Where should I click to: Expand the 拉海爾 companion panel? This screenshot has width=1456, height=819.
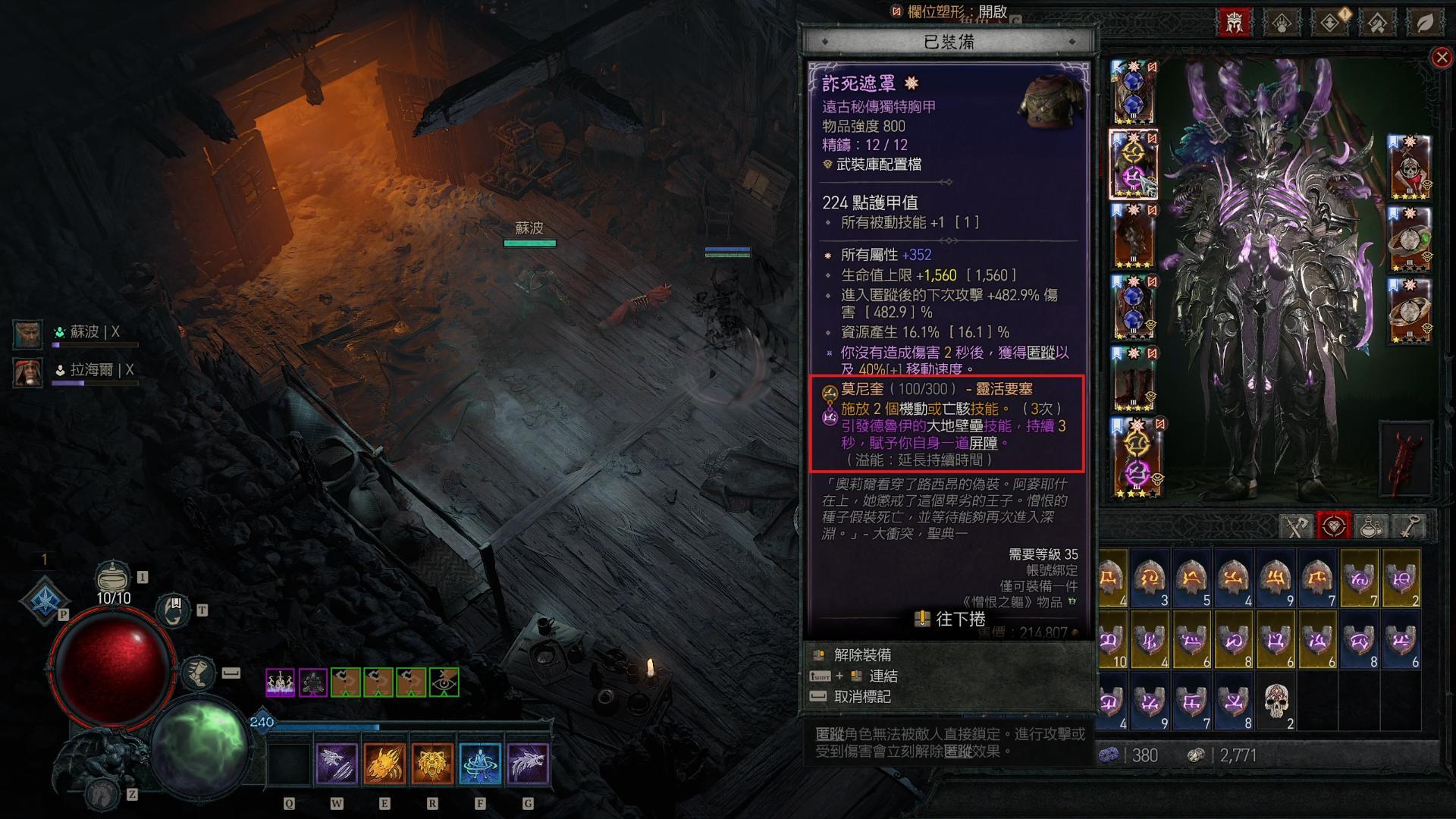[27, 373]
